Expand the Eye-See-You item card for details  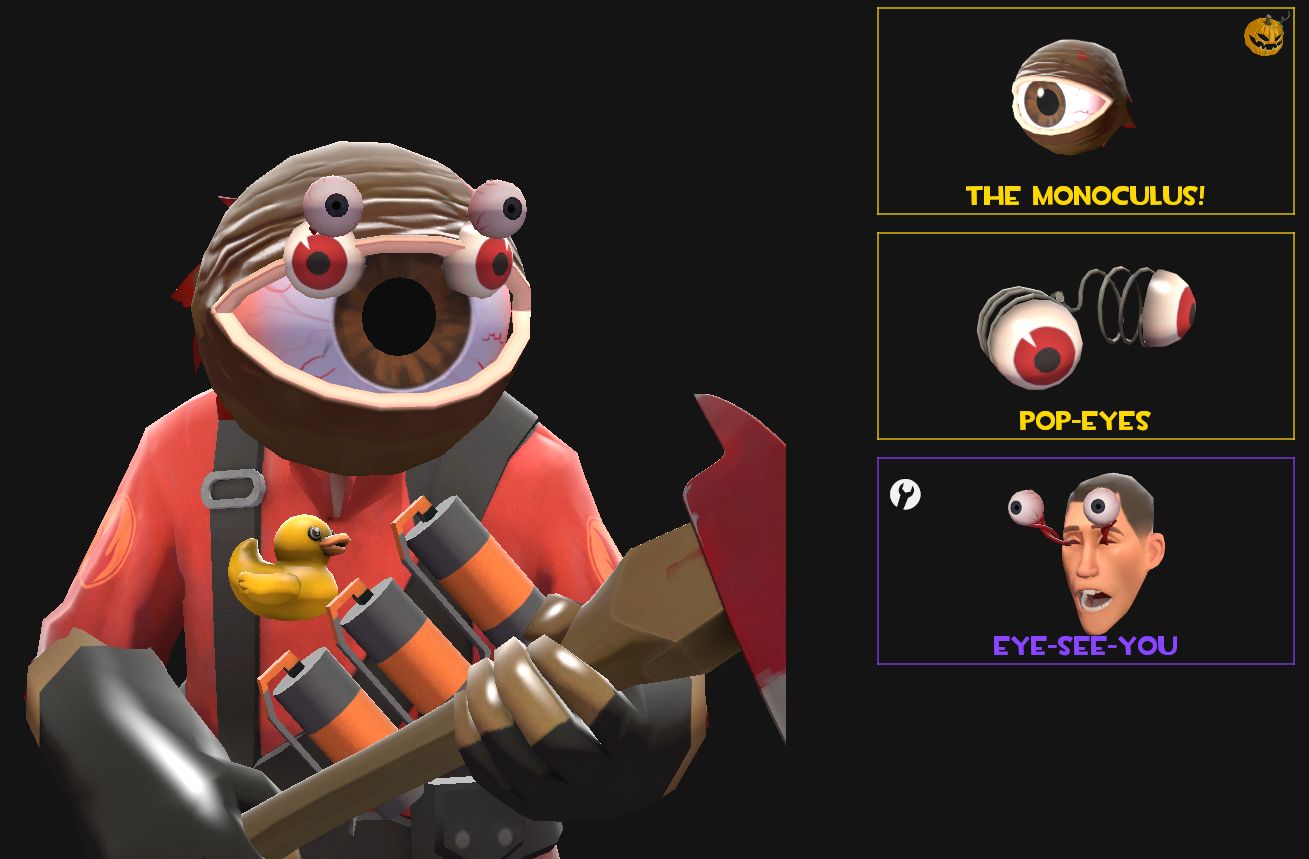[1086, 560]
